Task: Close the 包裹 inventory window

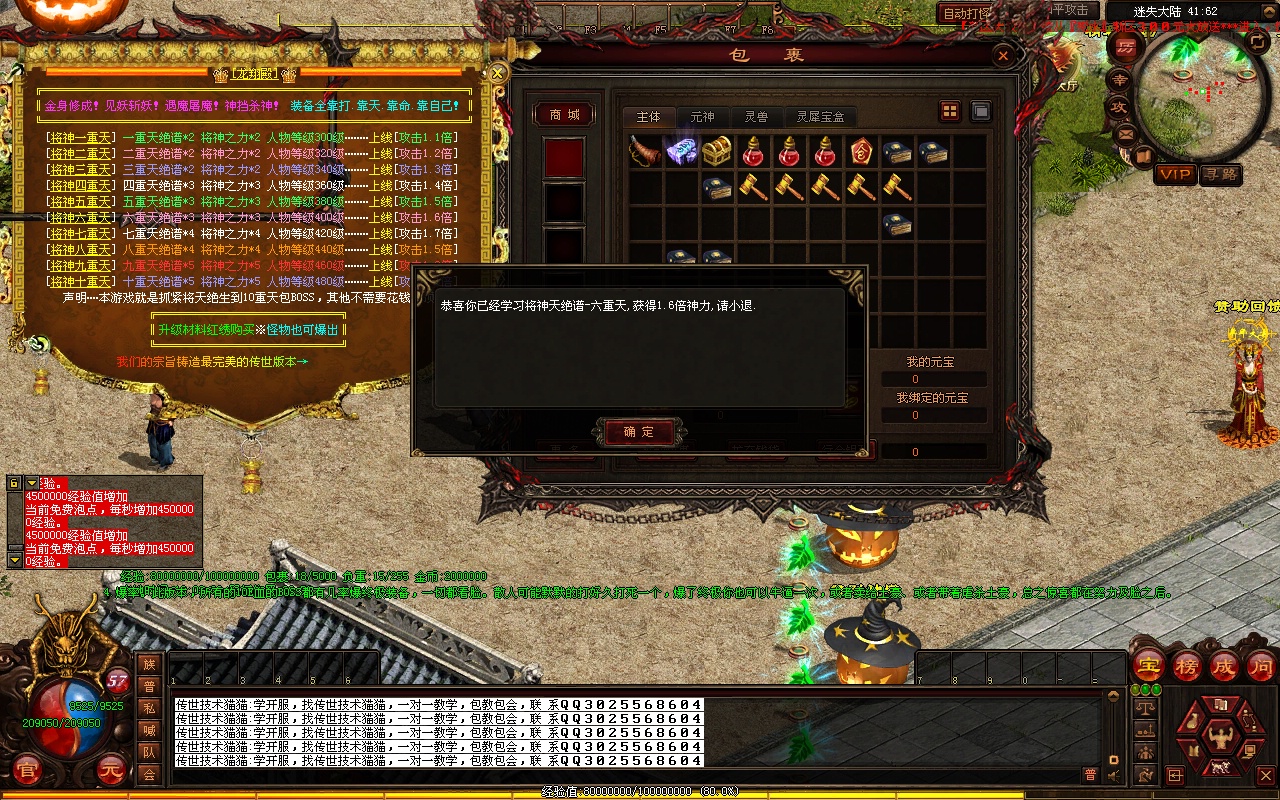Action: click(1003, 57)
